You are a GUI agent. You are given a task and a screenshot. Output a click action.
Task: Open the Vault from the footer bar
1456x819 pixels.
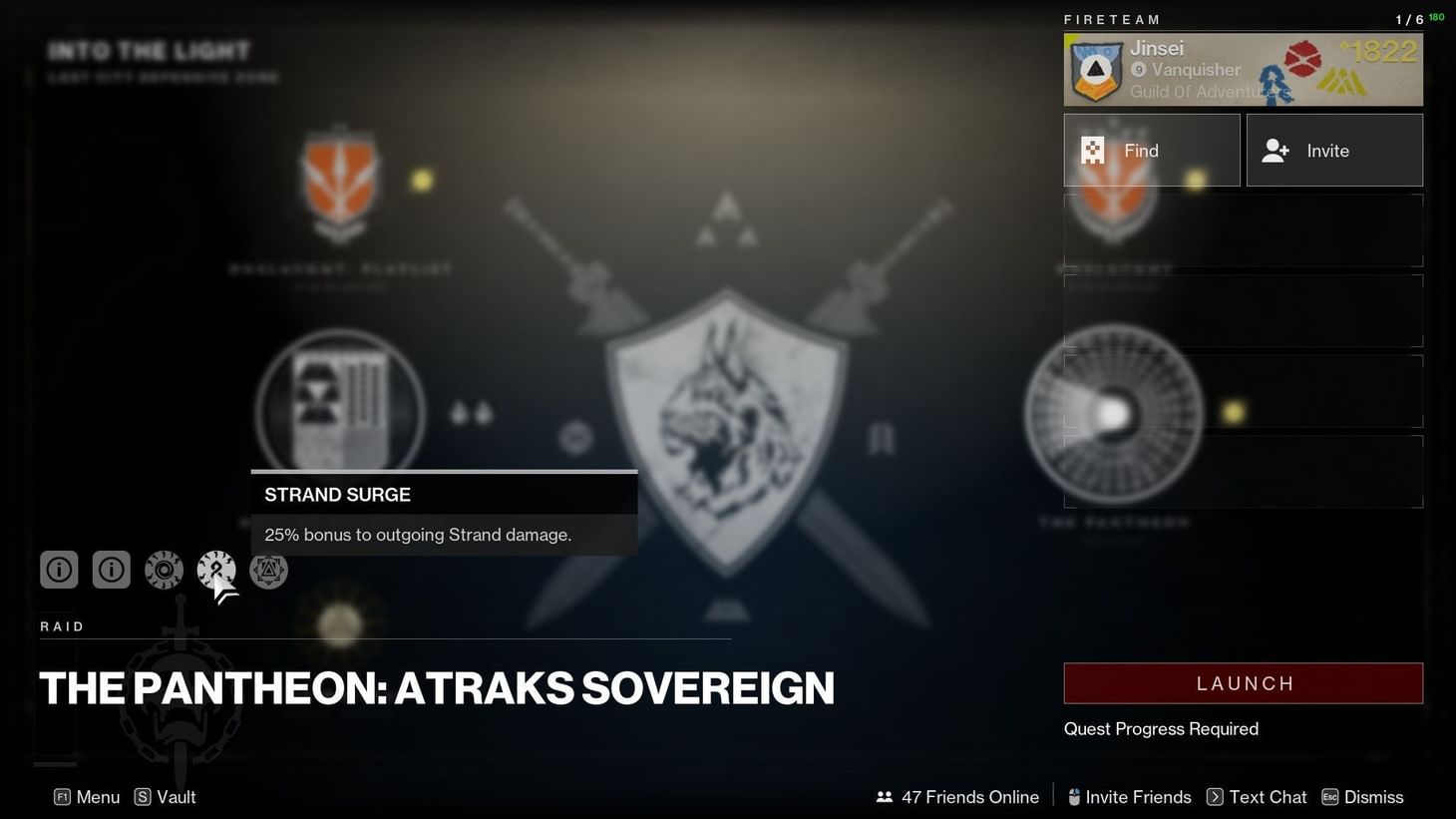tap(166, 796)
